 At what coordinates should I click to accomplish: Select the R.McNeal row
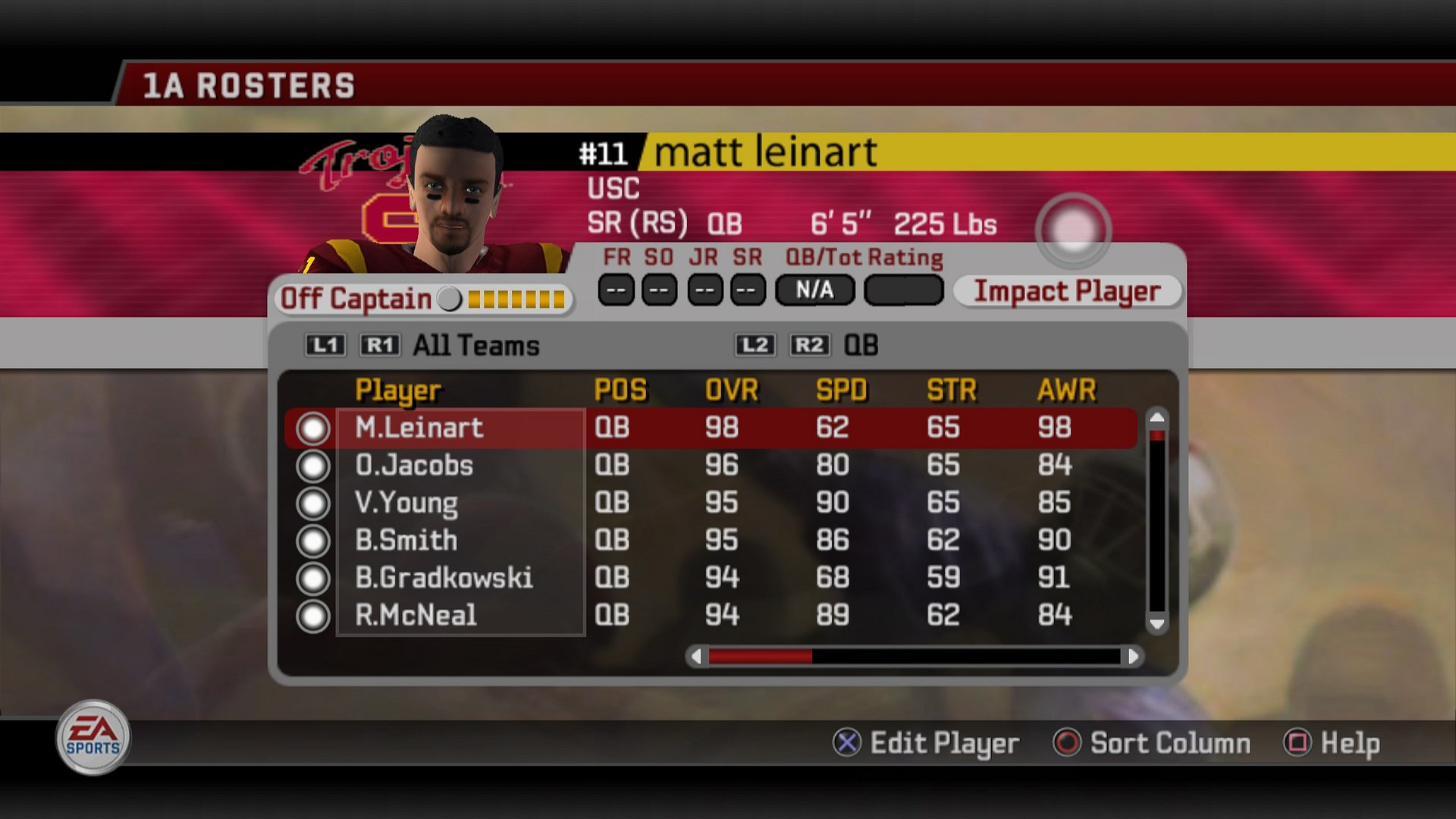[416, 615]
